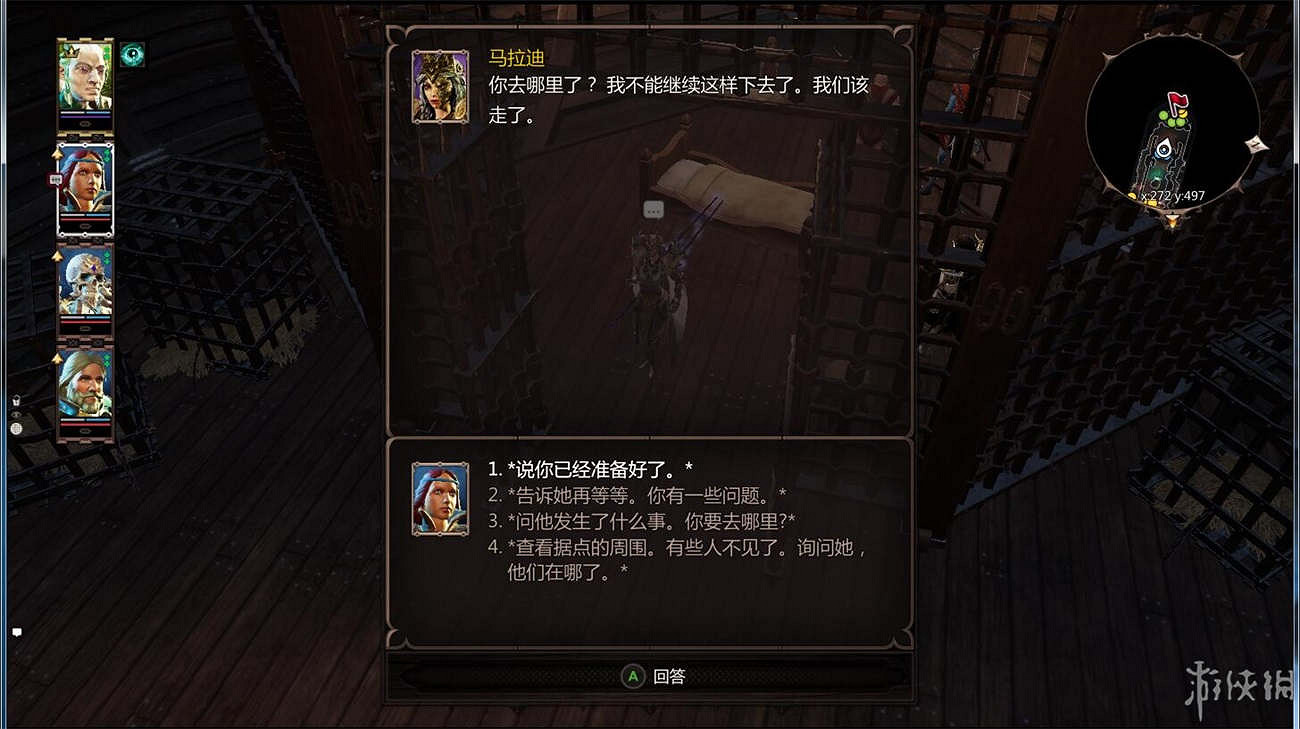
Task: Click the level-up arrow above the skull portrait
Action: 57,257
